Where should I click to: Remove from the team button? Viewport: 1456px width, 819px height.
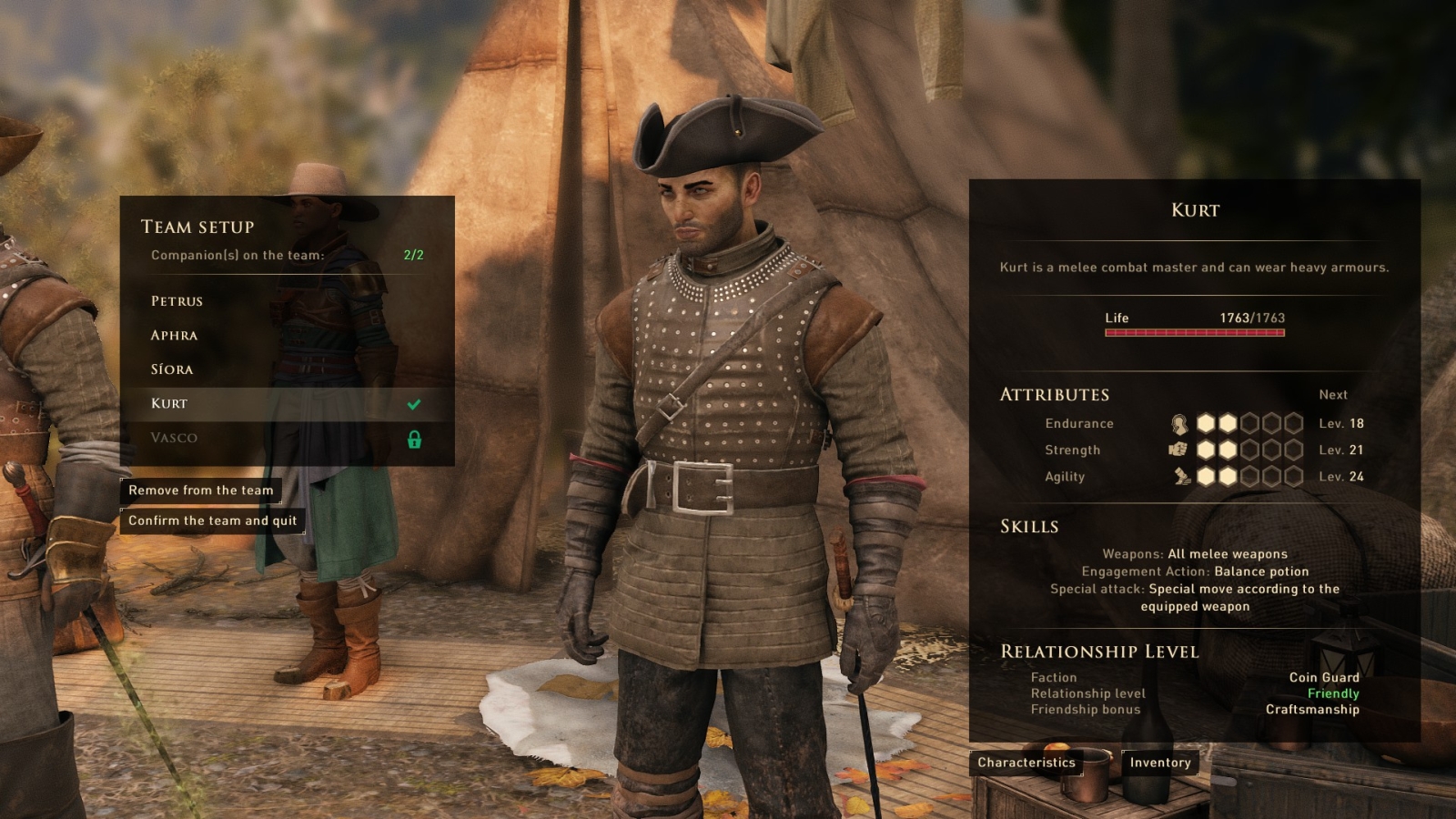(x=200, y=490)
